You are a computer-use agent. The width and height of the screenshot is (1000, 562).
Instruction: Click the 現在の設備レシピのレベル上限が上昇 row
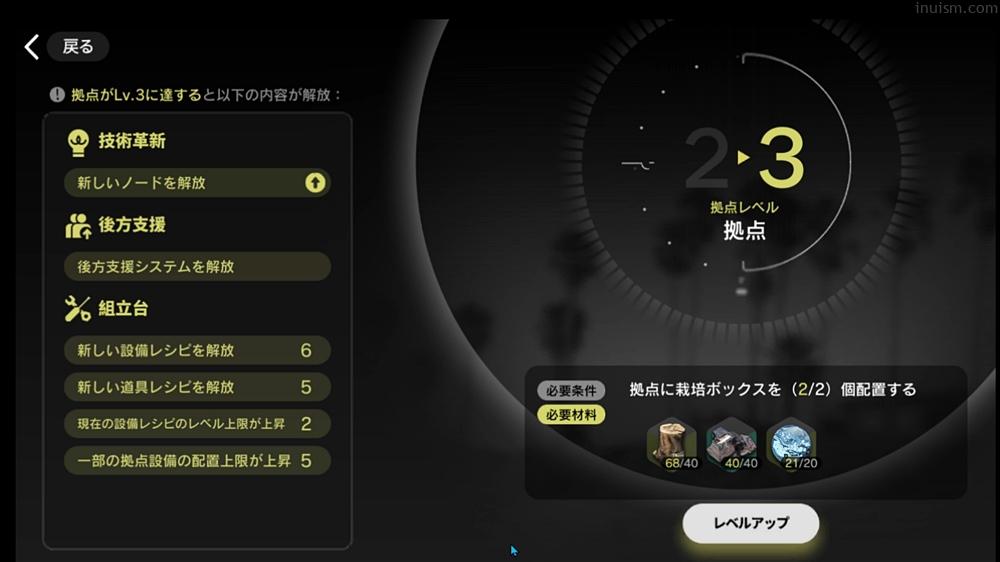(x=197, y=424)
